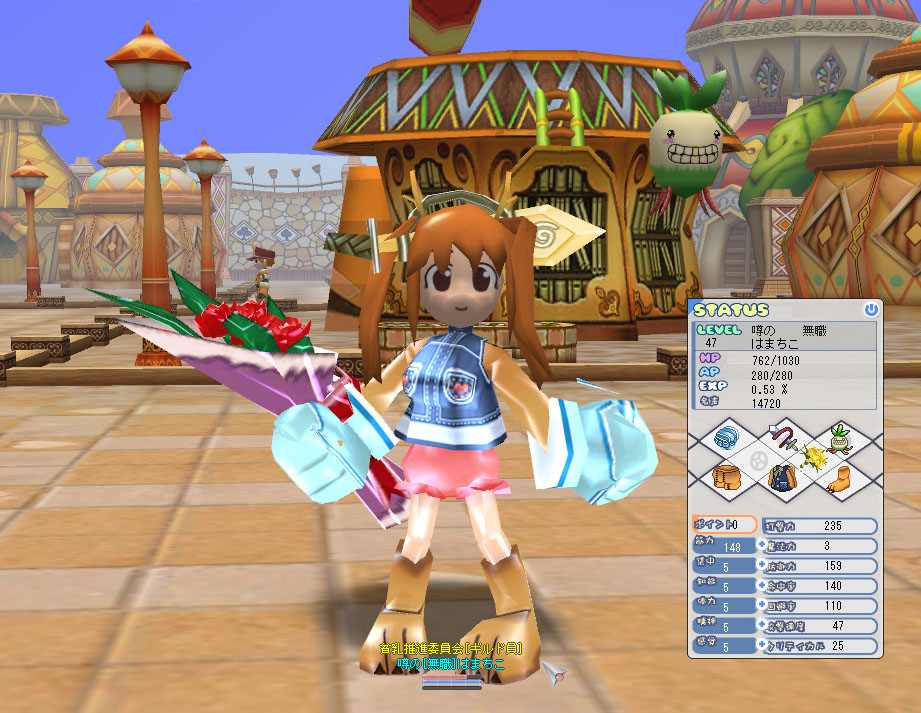The image size is (921, 713).
Task: Add a point to 体力 (vitality) stat
Action: pos(763,606)
